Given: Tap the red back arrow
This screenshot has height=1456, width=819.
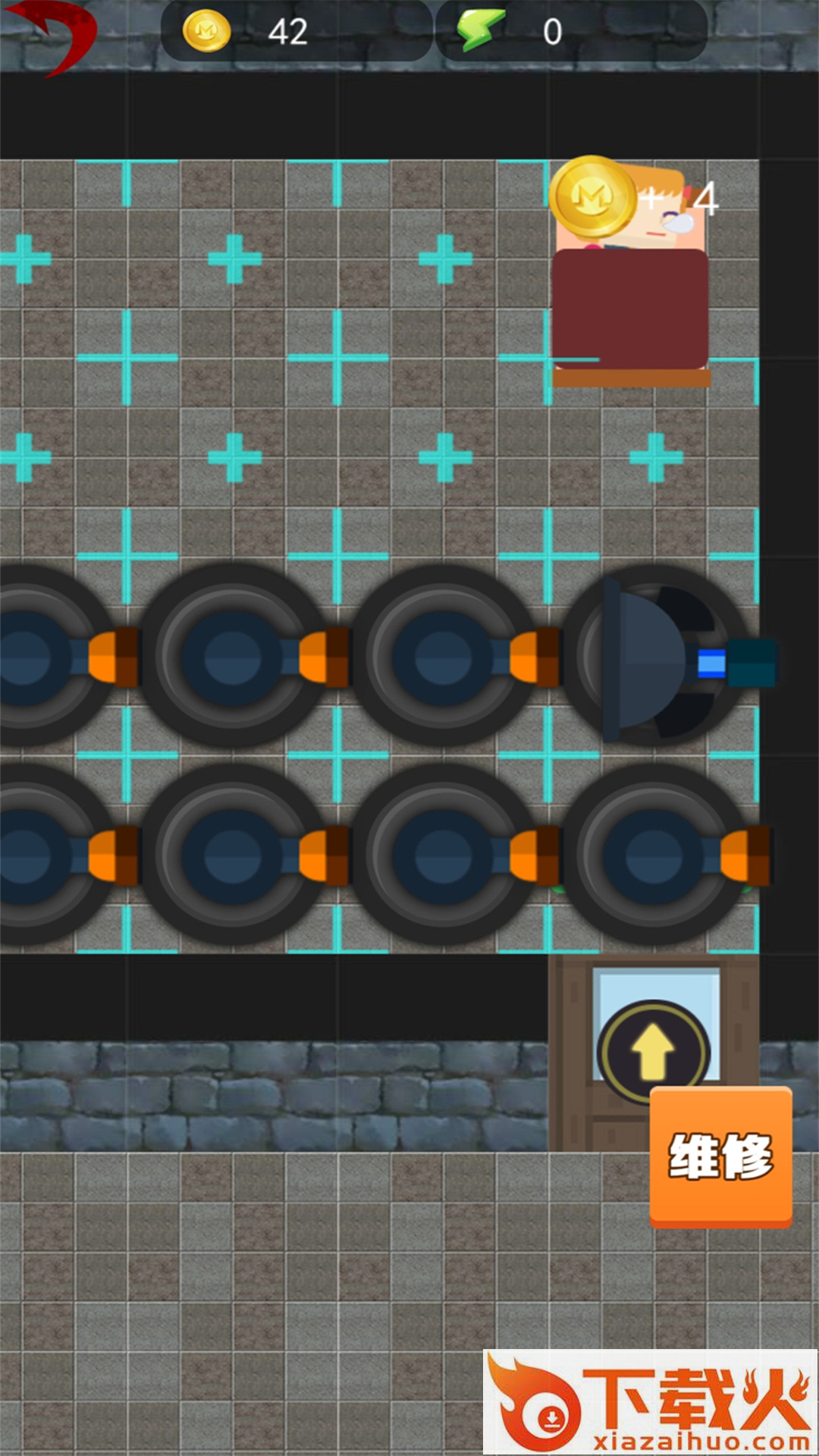Looking at the screenshot, I should (x=53, y=34).
